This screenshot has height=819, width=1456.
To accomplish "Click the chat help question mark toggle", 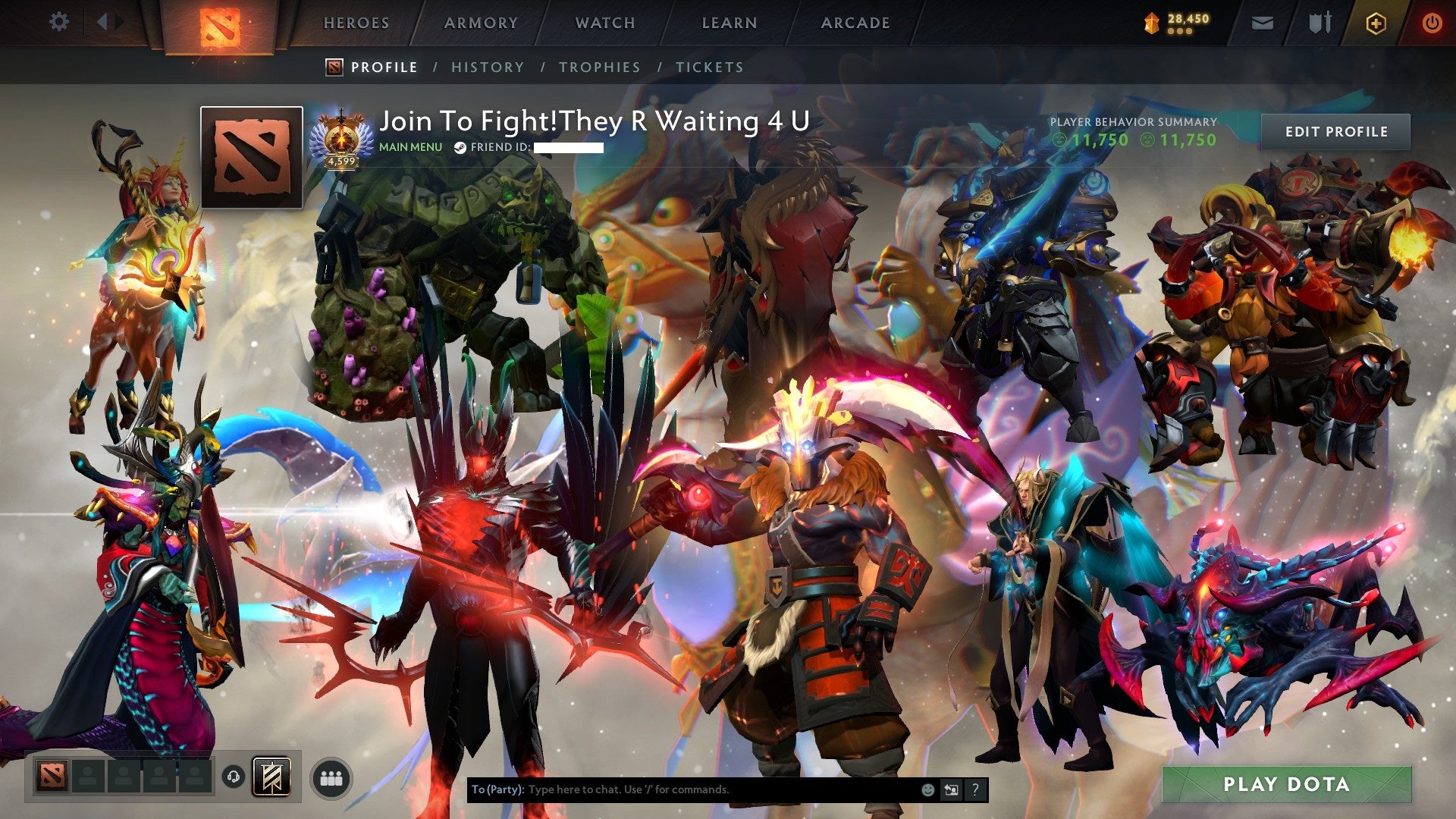I will click(974, 789).
